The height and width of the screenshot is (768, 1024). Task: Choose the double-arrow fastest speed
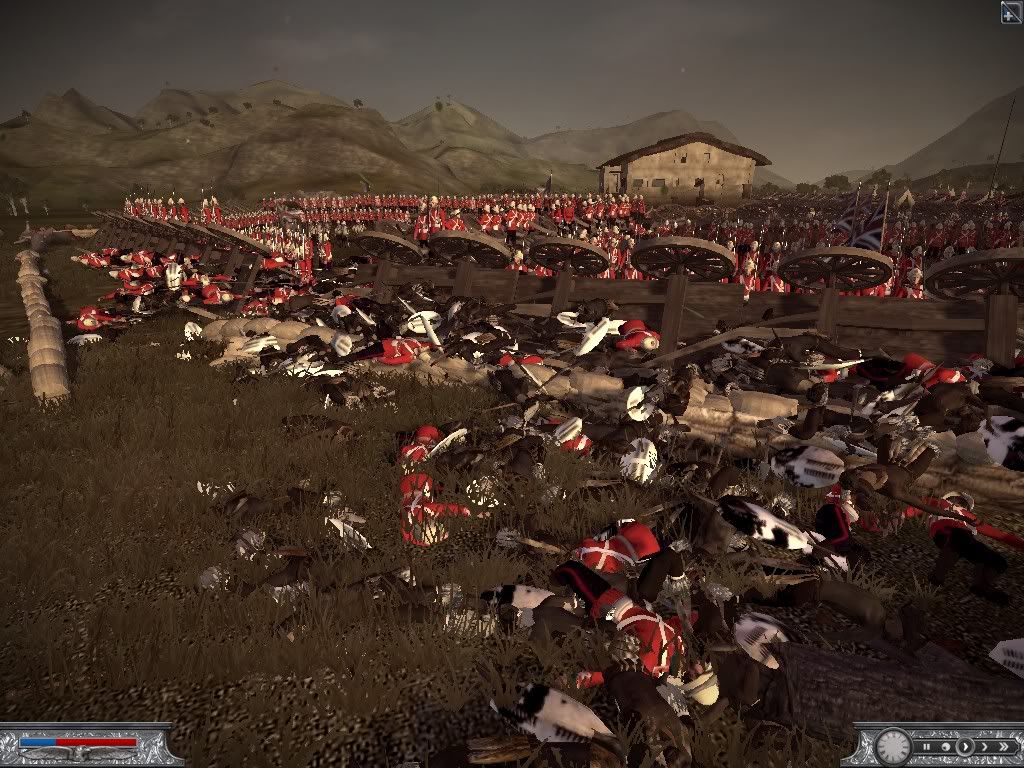1003,746
